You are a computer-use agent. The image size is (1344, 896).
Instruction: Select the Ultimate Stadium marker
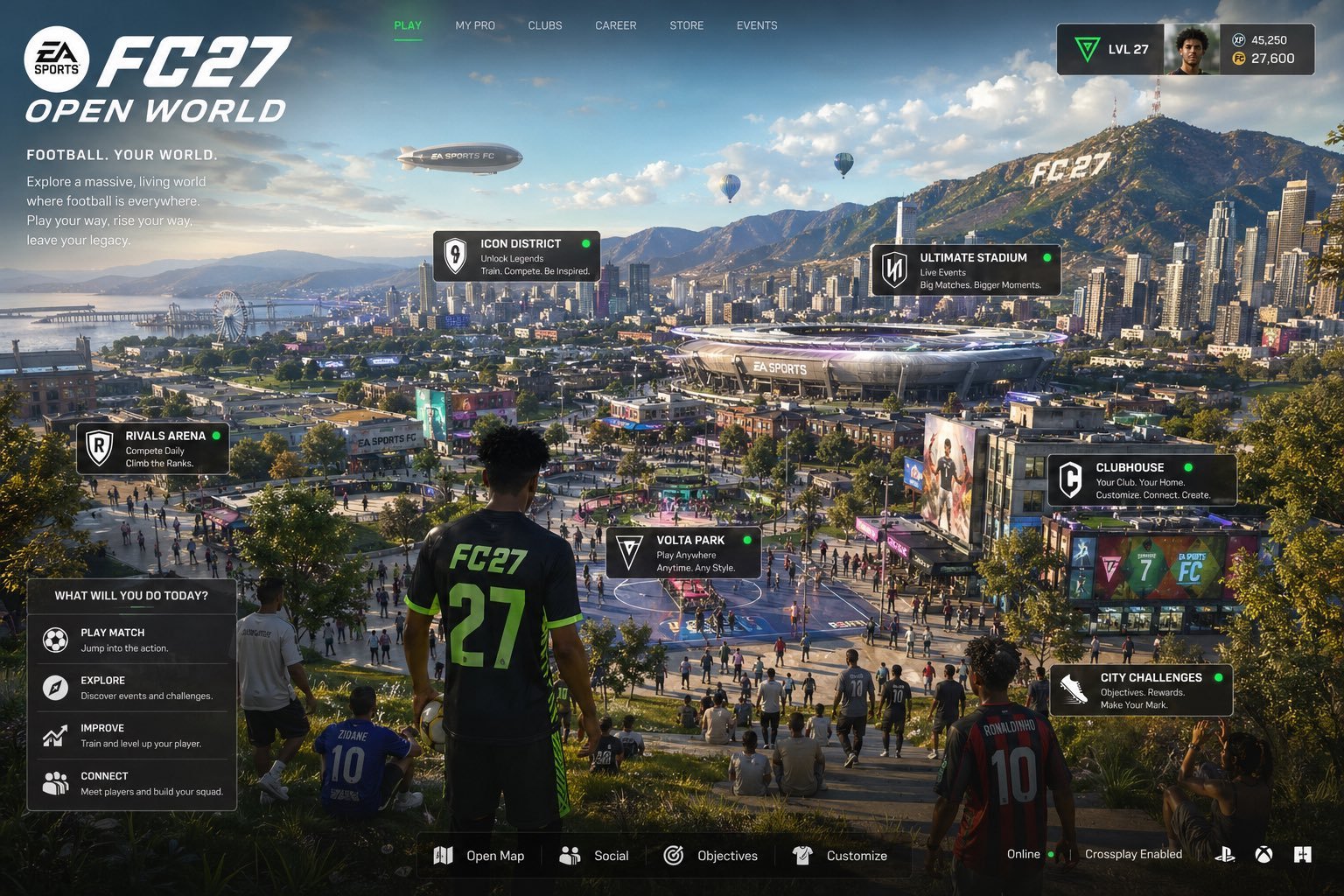(965, 269)
